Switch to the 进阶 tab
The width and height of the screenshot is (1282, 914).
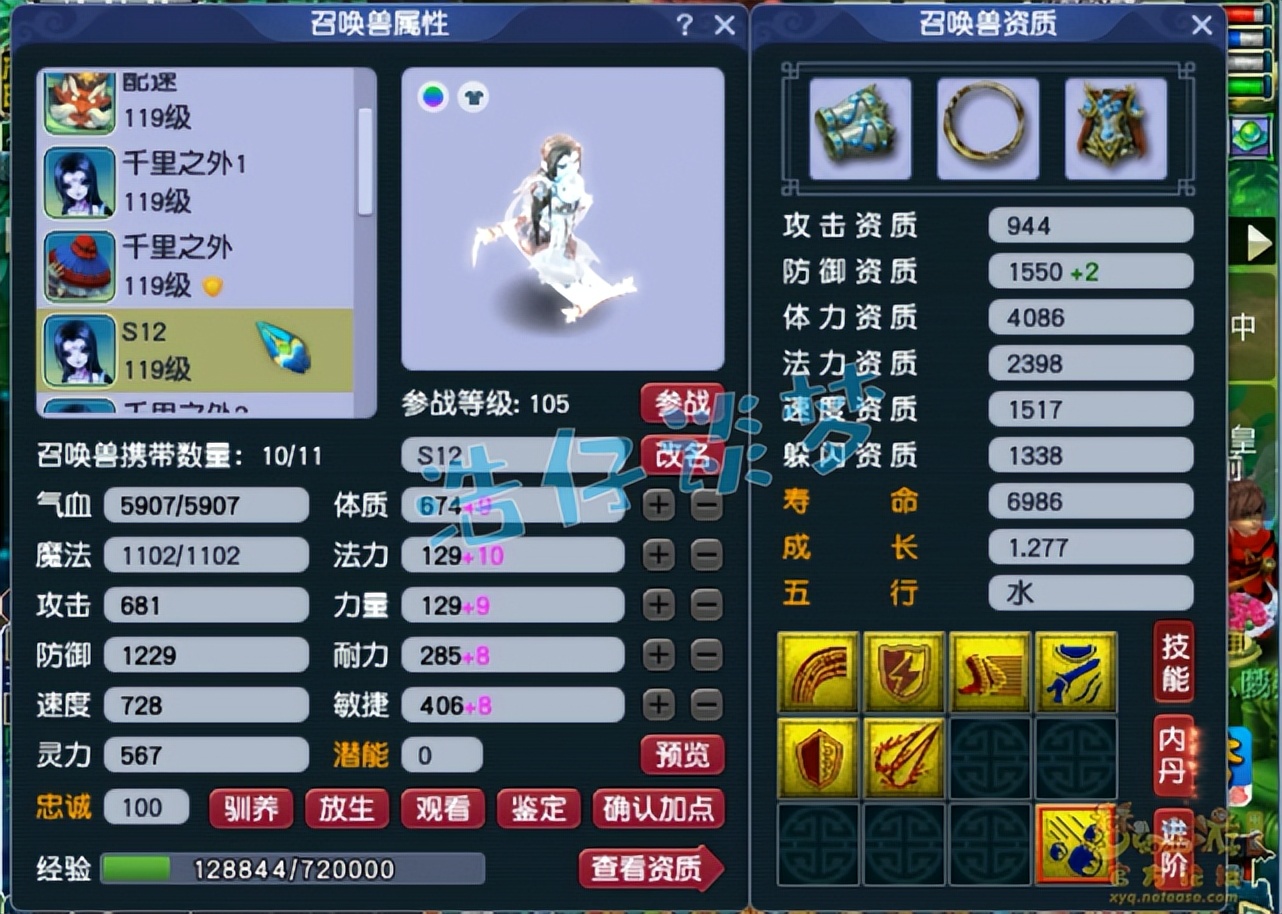(x=1171, y=848)
